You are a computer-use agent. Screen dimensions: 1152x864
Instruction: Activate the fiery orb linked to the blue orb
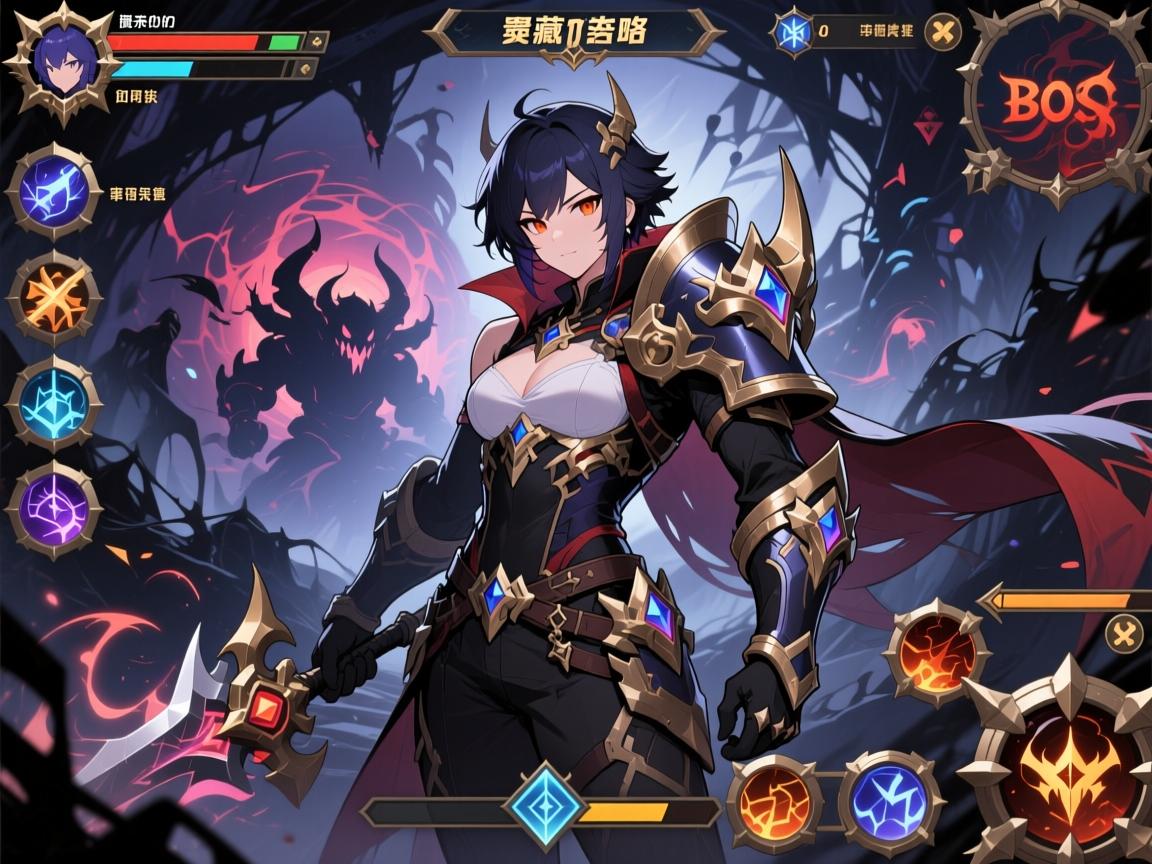774,803
